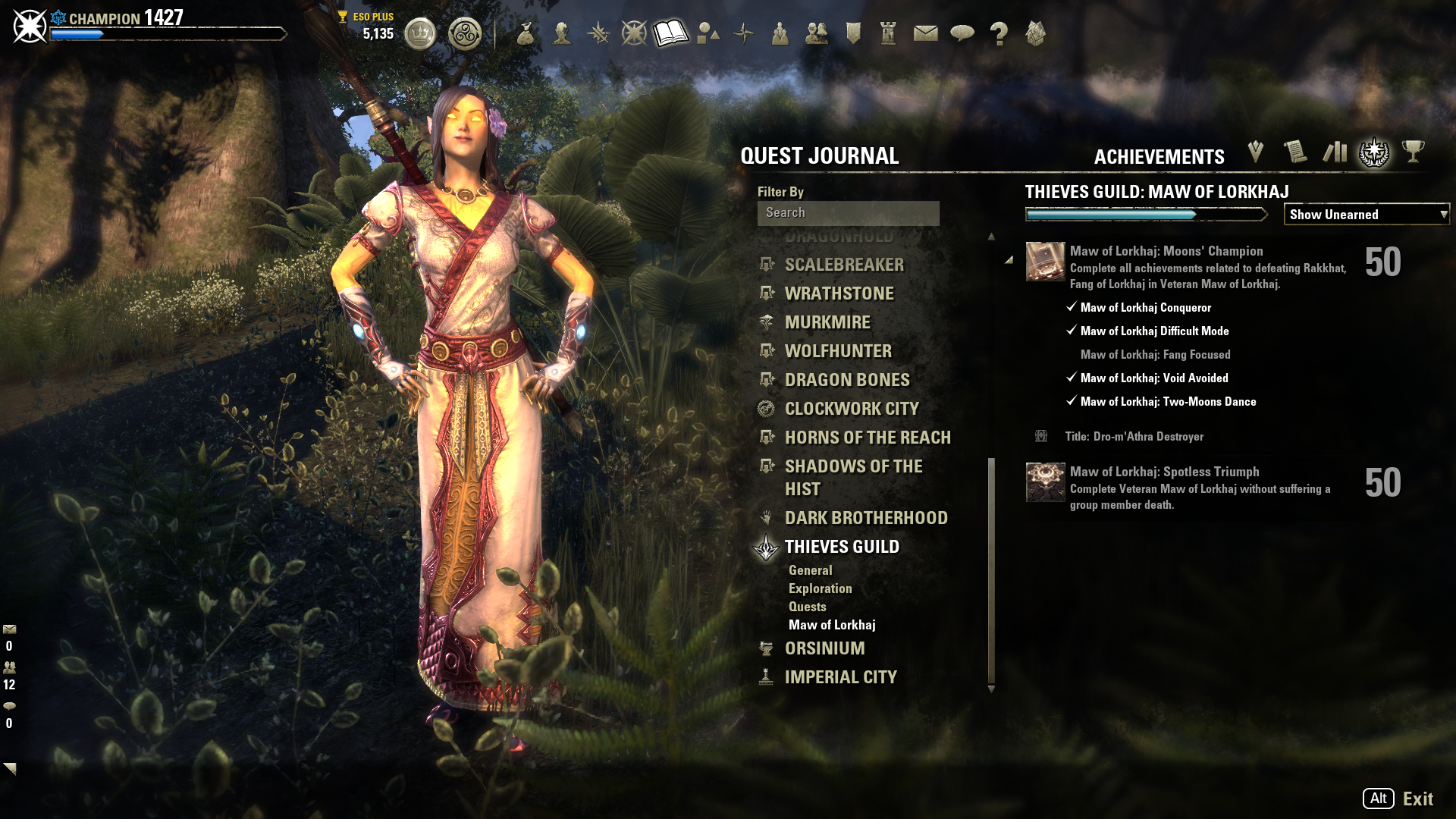Choose the Quests subcategory
The height and width of the screenshot is (819, 1456).
pos(807,607)
